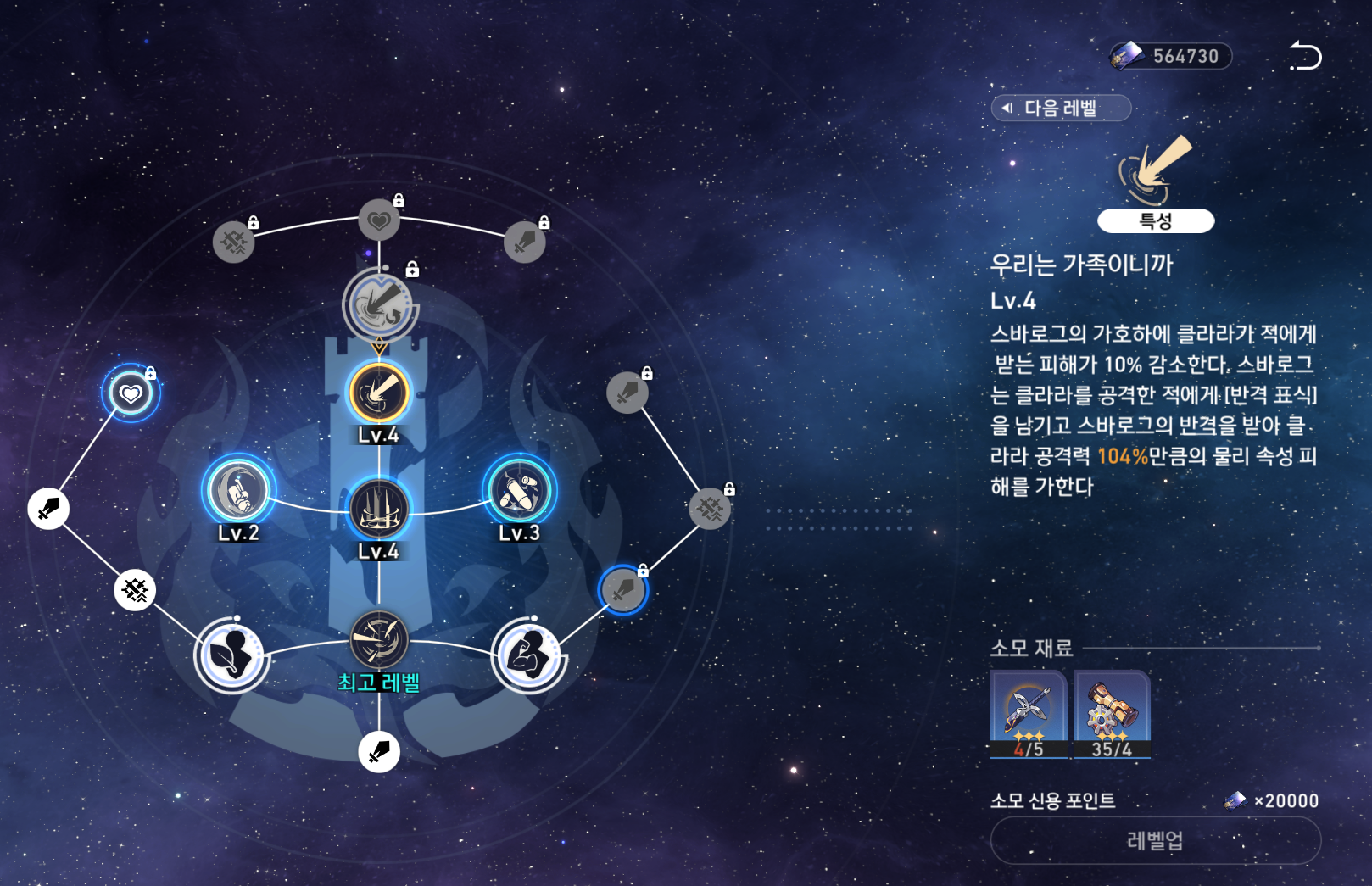Click the material thumbnail showing 35/4
Viewport: 1372px width, 886px height.
1113,716
